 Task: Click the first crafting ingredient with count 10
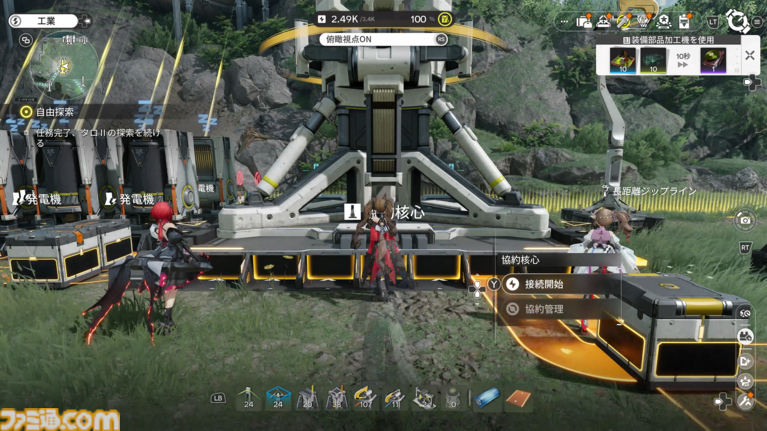click(x=625, y=60)
